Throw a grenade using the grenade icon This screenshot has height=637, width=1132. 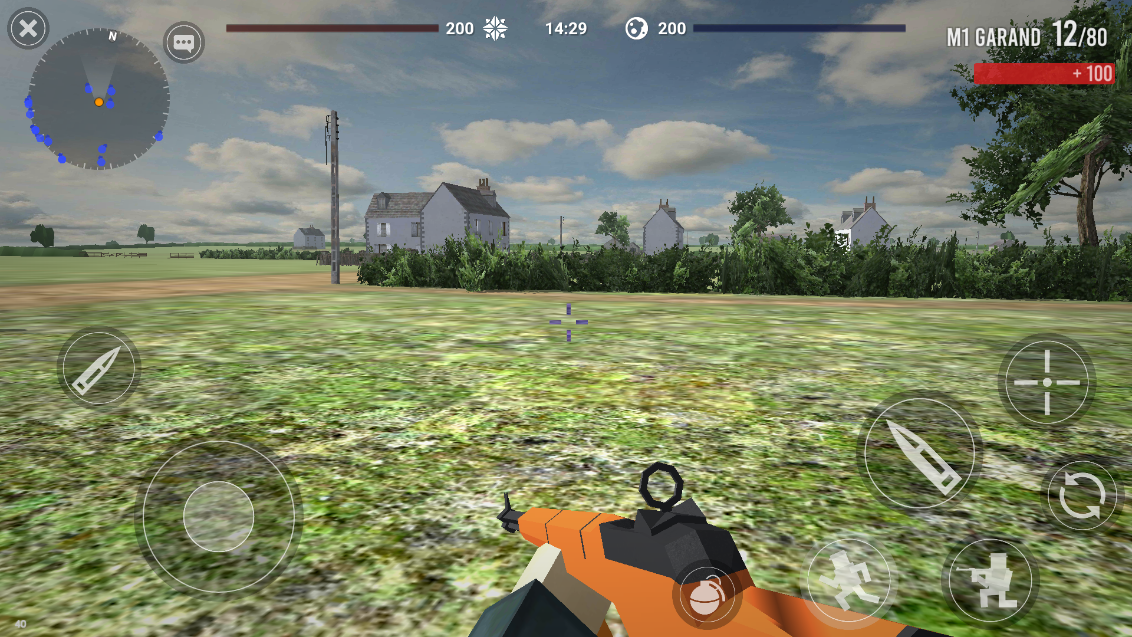[x=707, y=596]
